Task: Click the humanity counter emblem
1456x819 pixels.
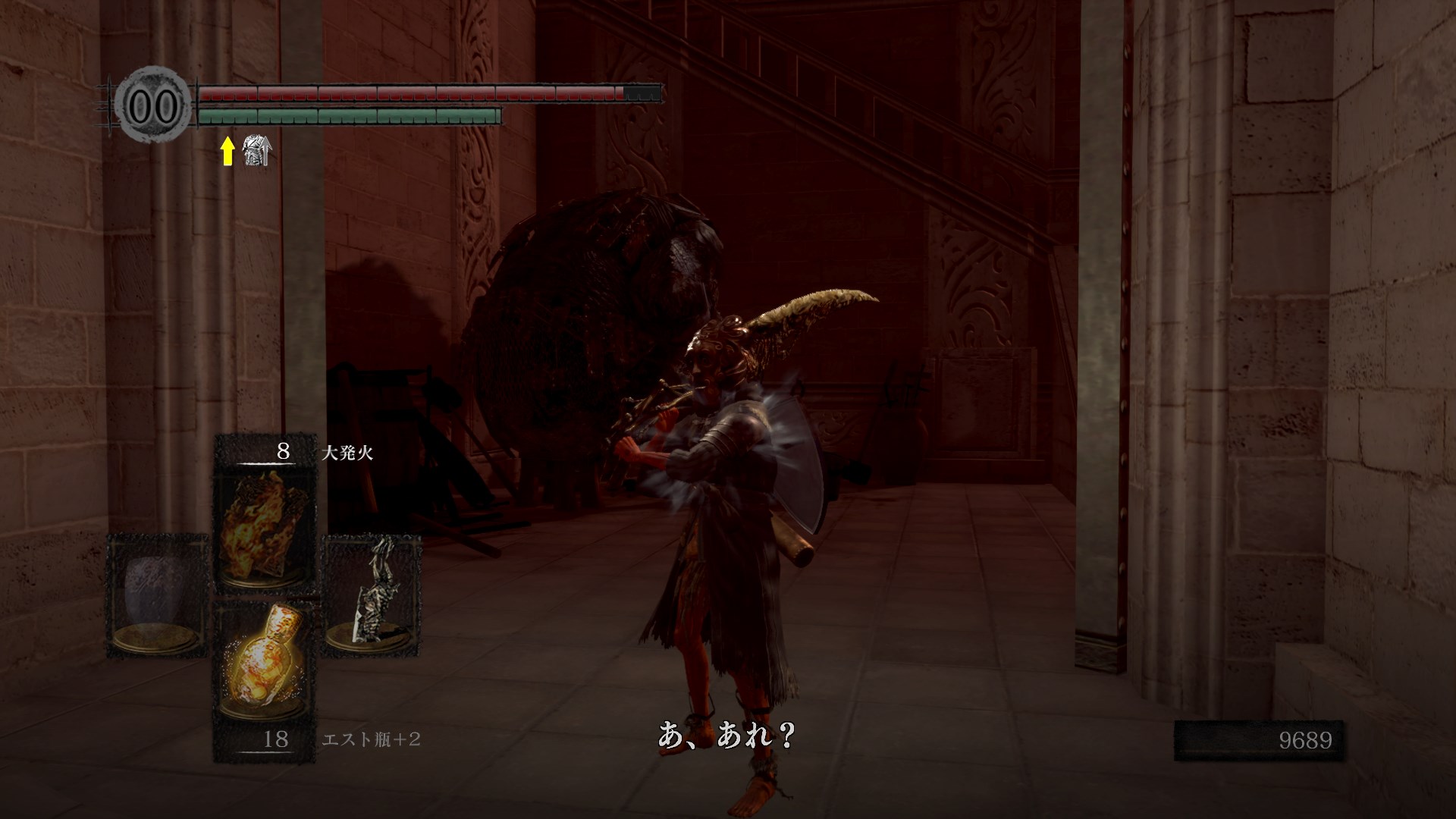Action: tap(152, 106)
